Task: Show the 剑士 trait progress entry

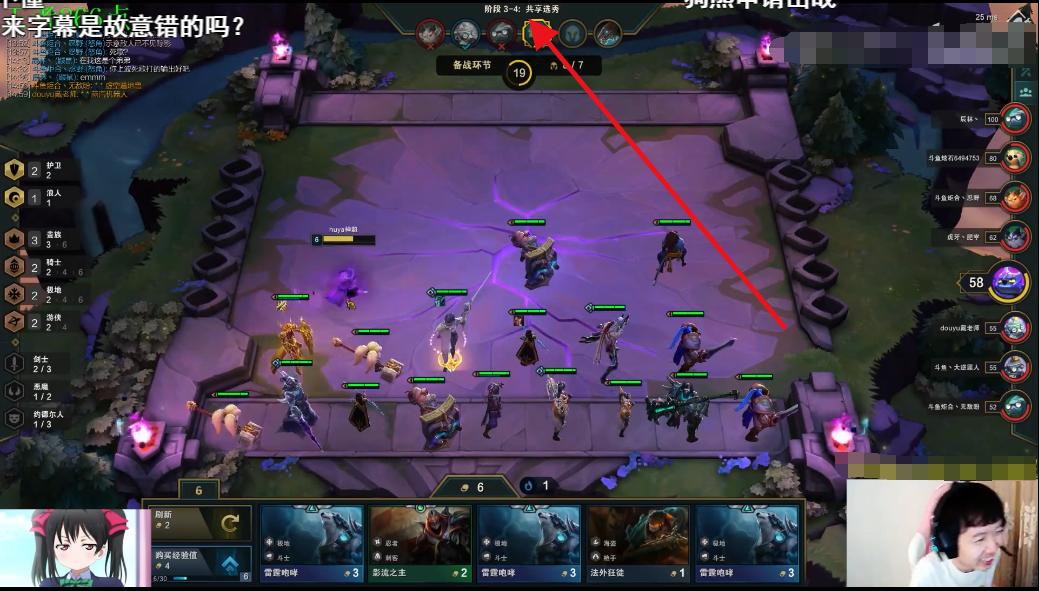Action: click(15, 363)
